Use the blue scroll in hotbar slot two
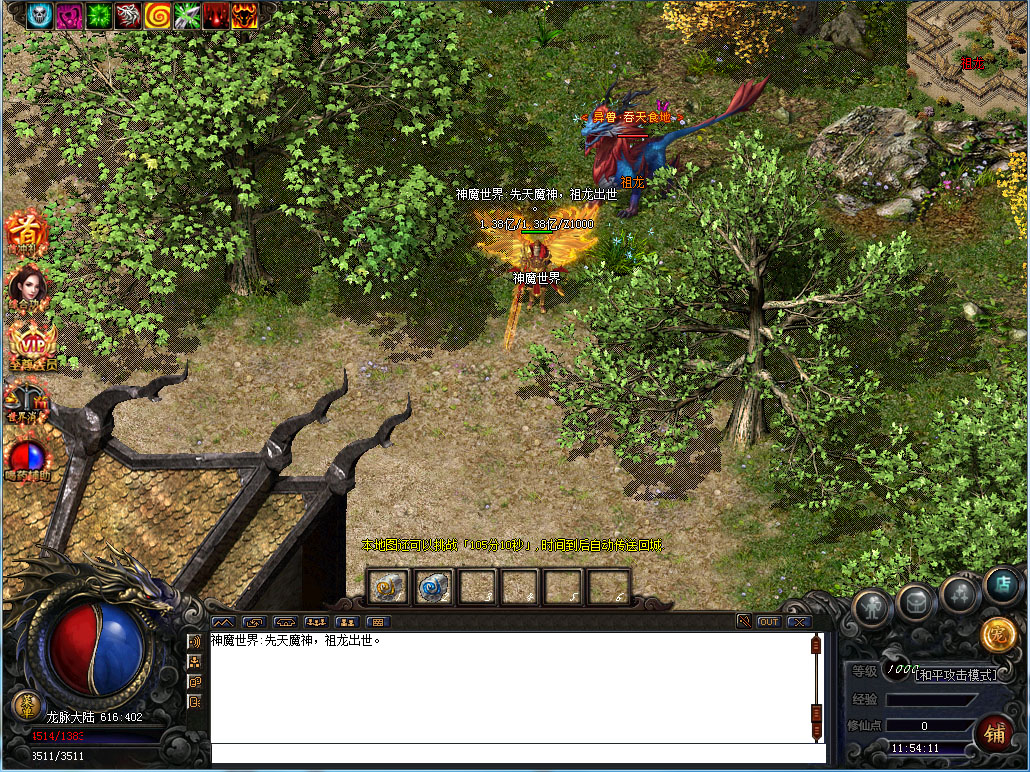The height and width of the screenshot is (772, 1030). 433,587
